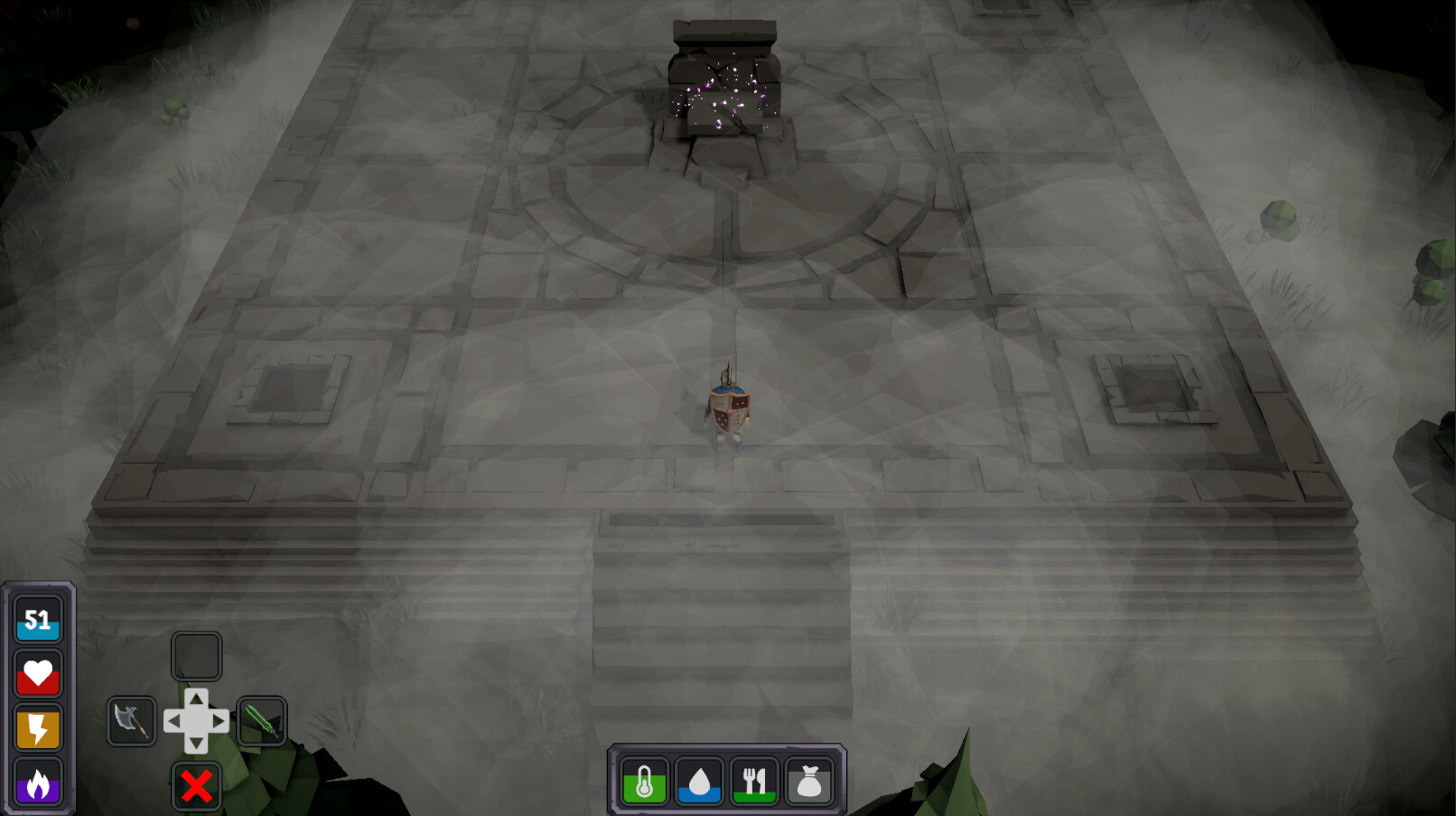Select the battle axe weapon slot

(x=131, y=722)
